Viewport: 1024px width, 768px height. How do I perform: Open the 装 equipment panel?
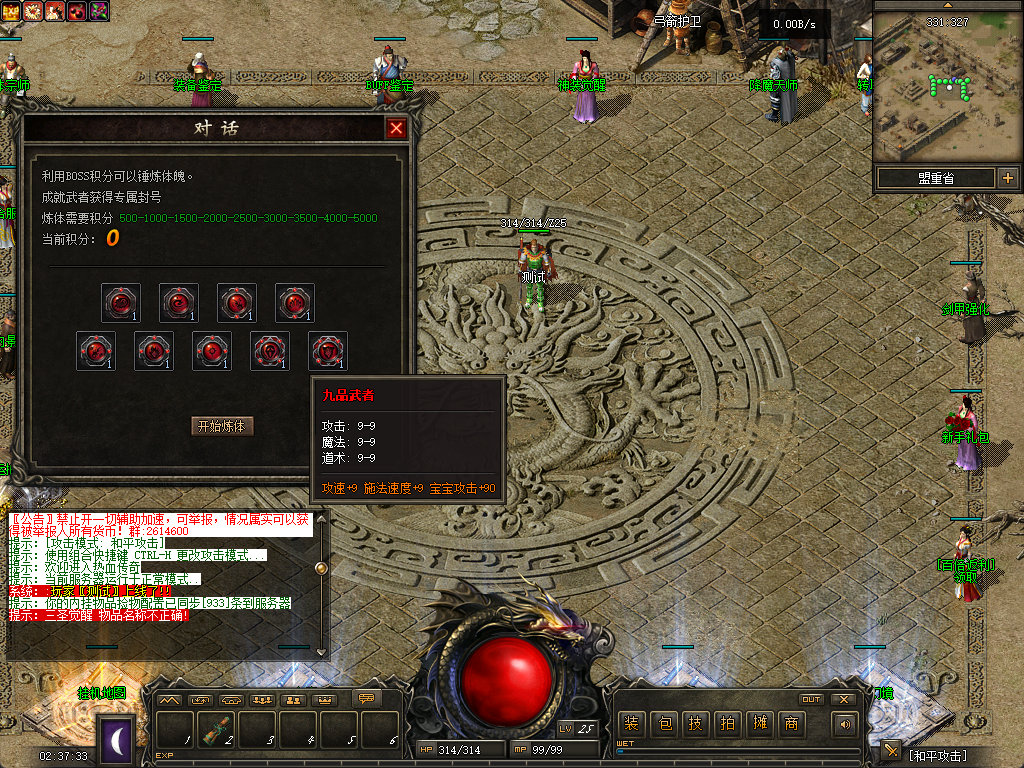click(630, 723)
